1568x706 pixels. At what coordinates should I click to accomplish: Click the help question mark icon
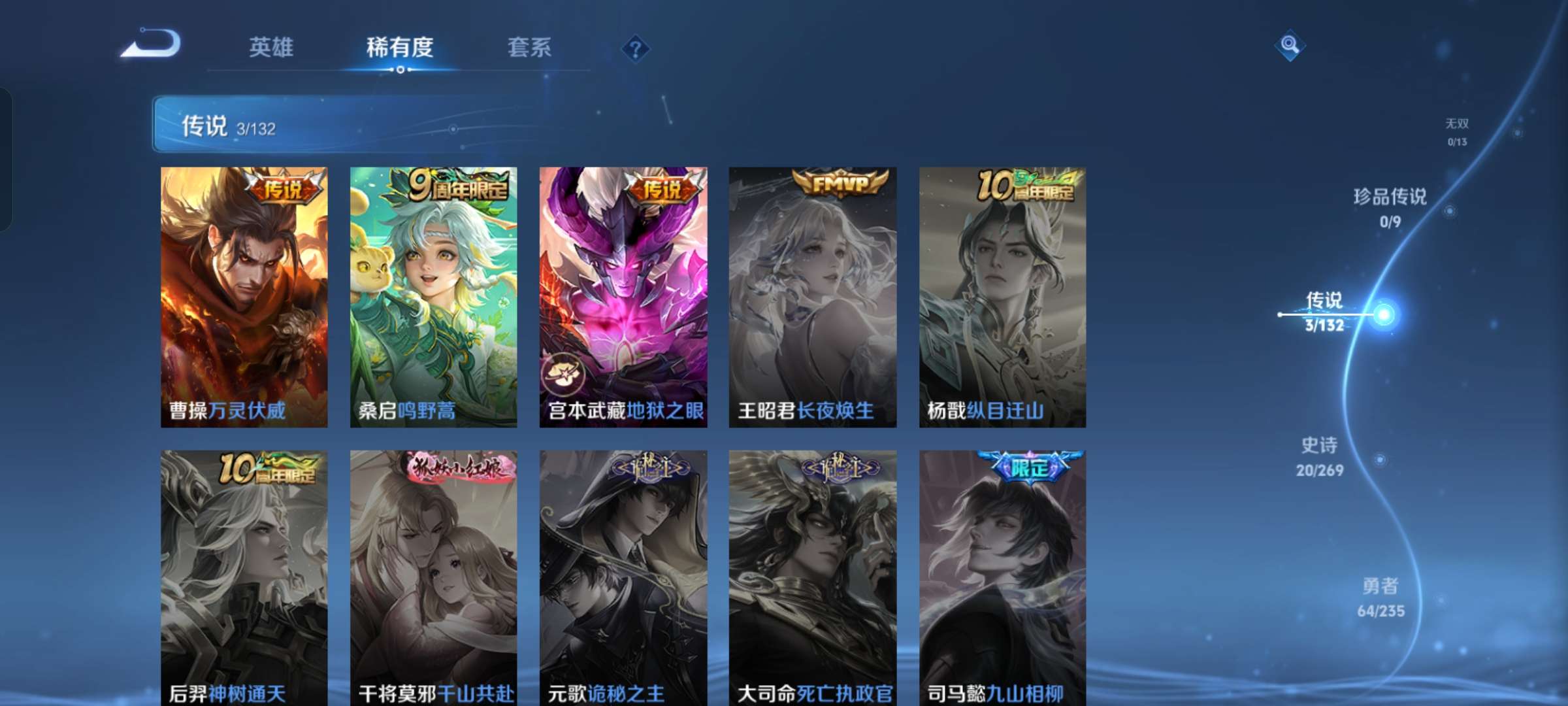point(635,48)
